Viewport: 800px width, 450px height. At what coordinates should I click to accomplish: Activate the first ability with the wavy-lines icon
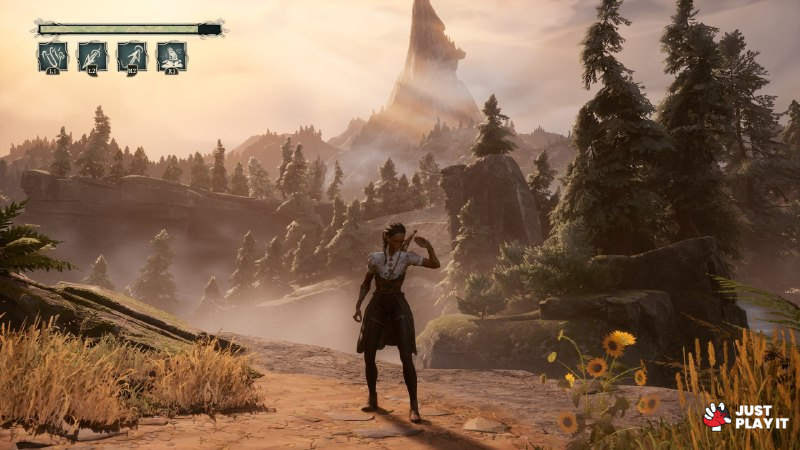tap(53, 56)
